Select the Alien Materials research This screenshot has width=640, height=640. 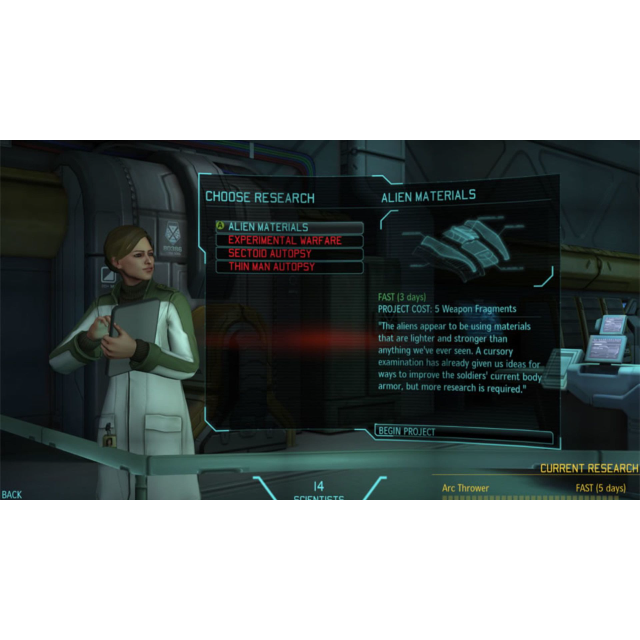[288, 228]
